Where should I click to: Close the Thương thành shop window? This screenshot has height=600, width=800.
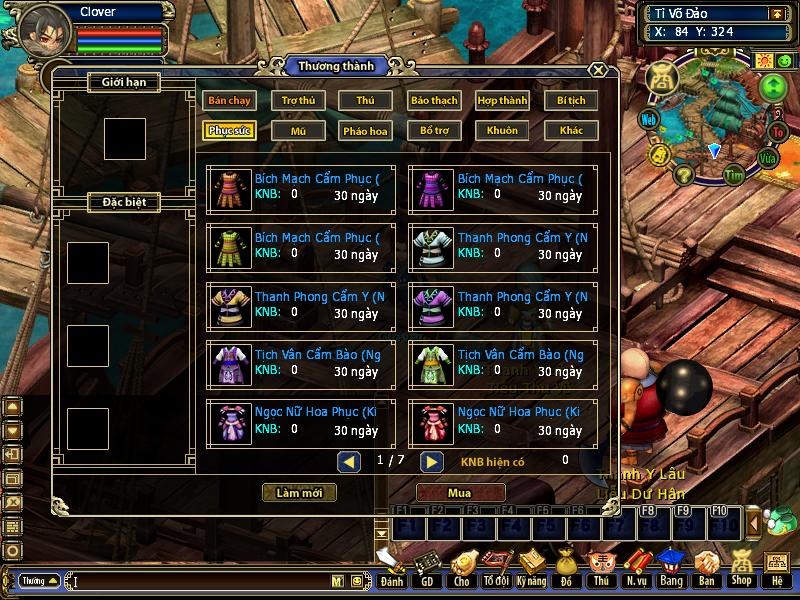click(597, 70)
